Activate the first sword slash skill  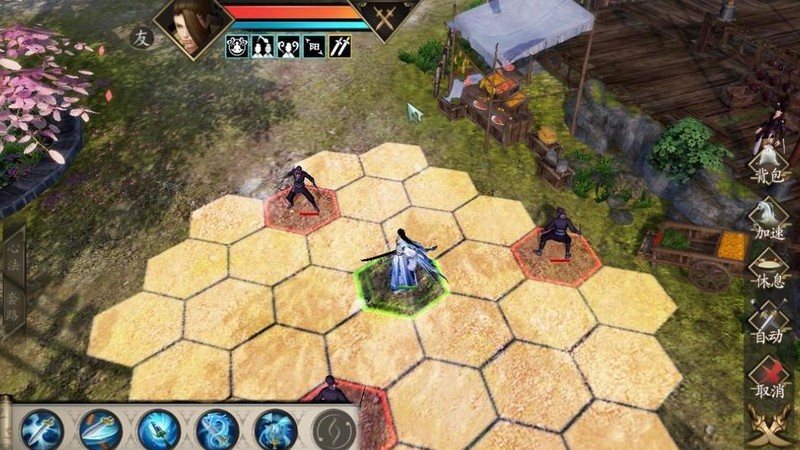coord(42,429)
